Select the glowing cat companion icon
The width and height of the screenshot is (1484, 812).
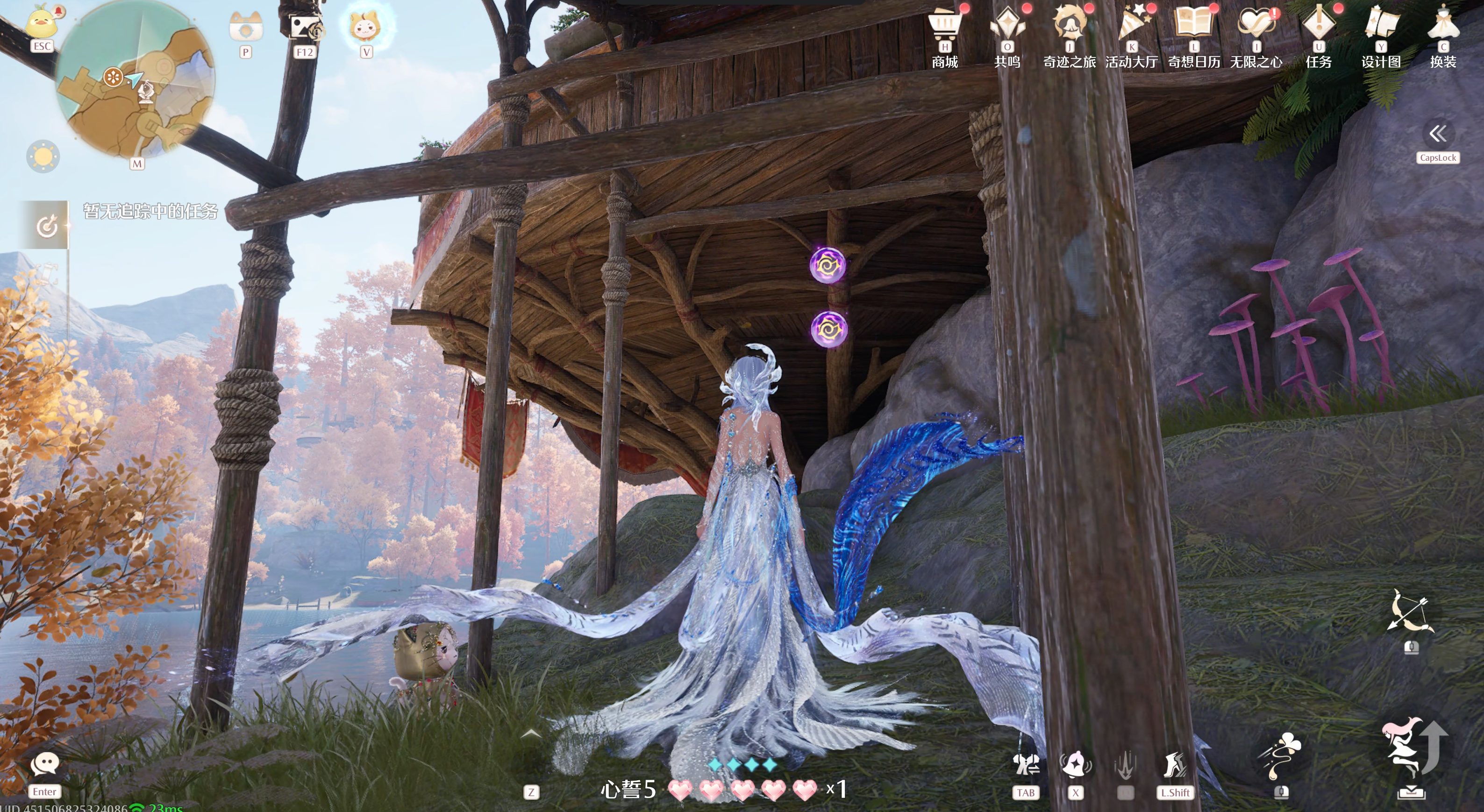tap(366, 26)
